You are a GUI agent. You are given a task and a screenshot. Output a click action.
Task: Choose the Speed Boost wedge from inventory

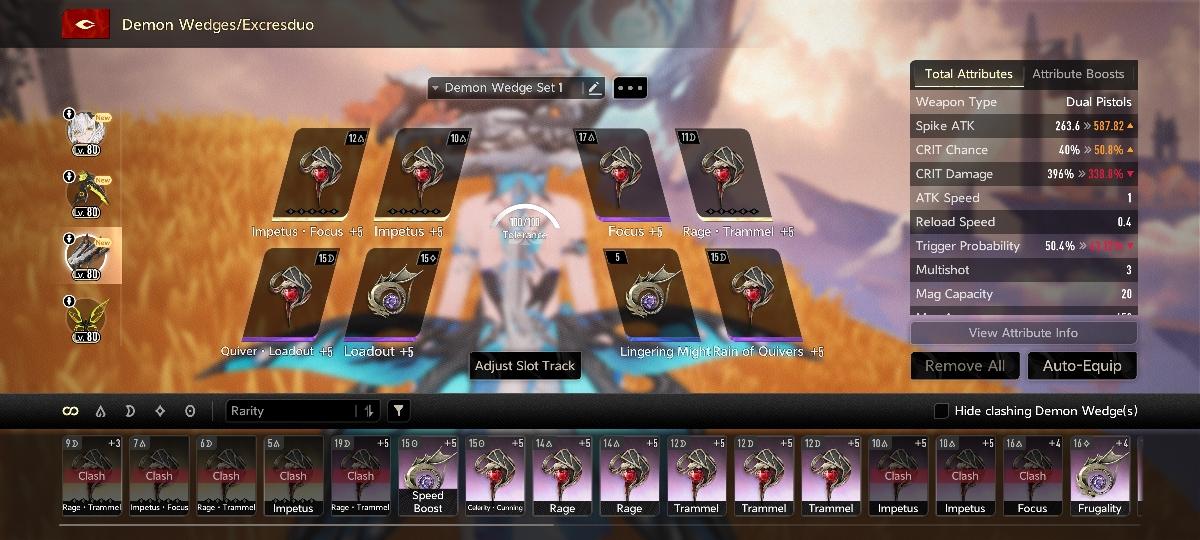[x=428, y=475]
